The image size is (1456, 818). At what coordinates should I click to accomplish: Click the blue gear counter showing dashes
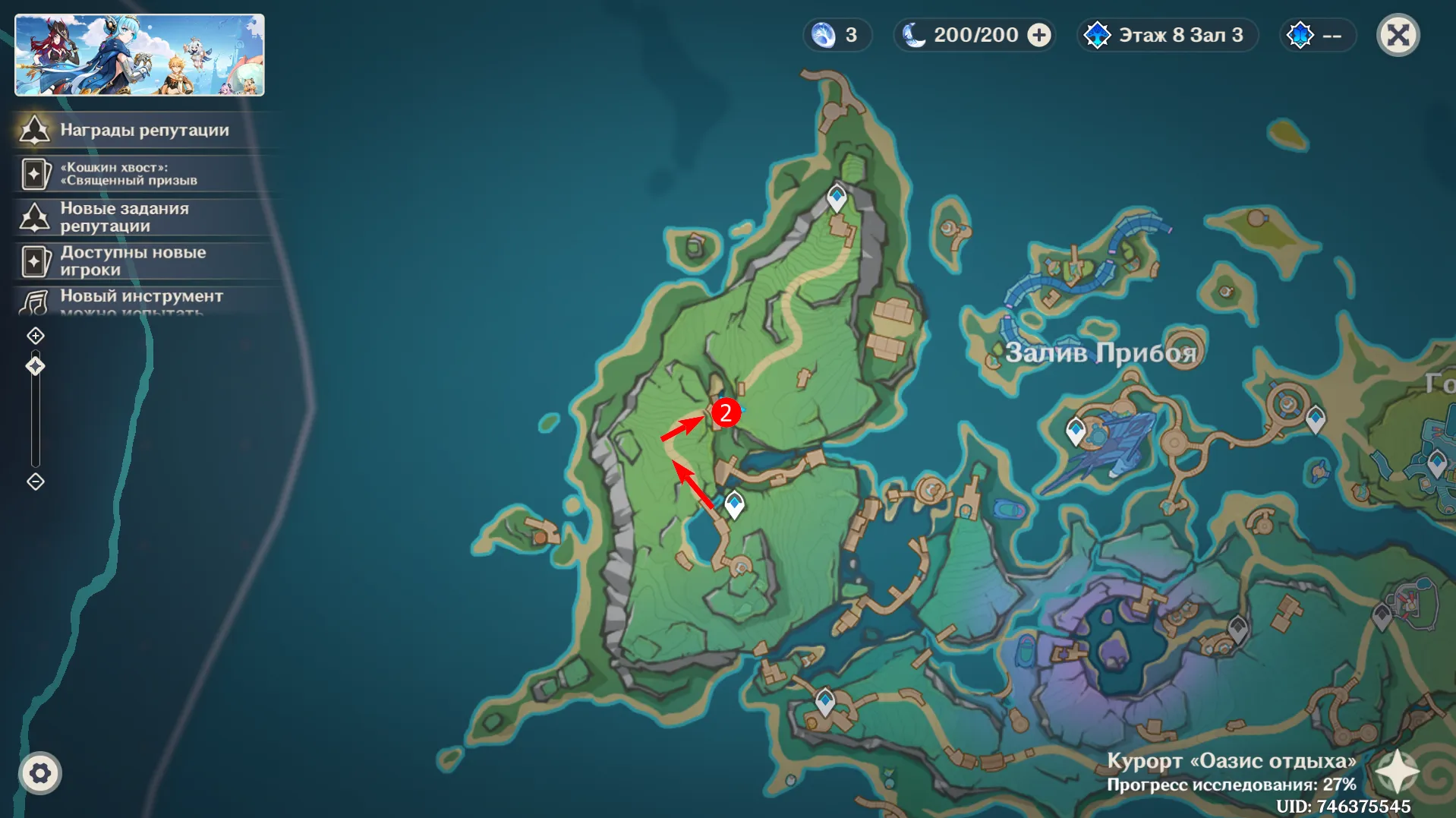pos(1317,35)
